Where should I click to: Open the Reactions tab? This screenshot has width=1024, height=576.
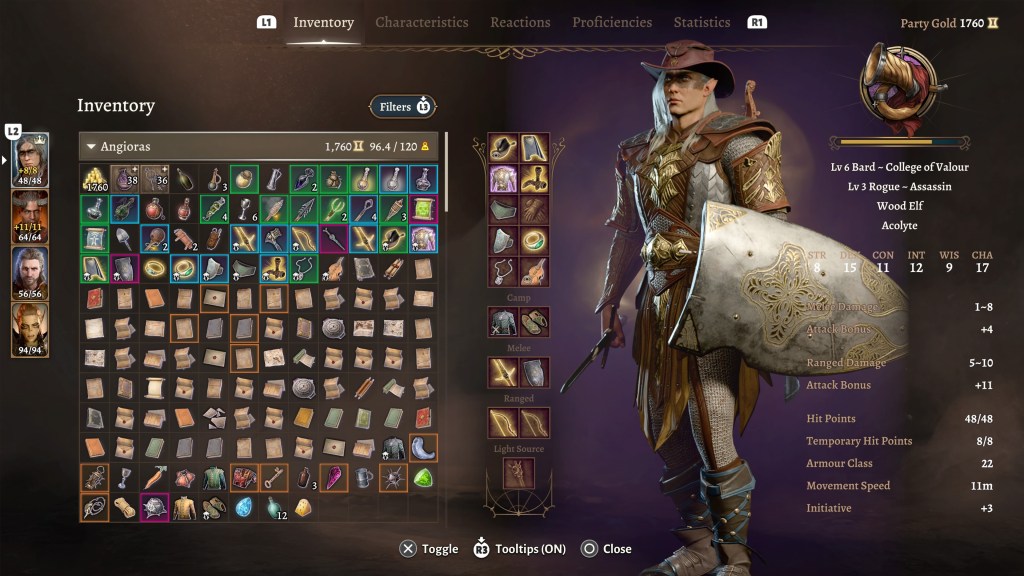(x=520, y=22)
